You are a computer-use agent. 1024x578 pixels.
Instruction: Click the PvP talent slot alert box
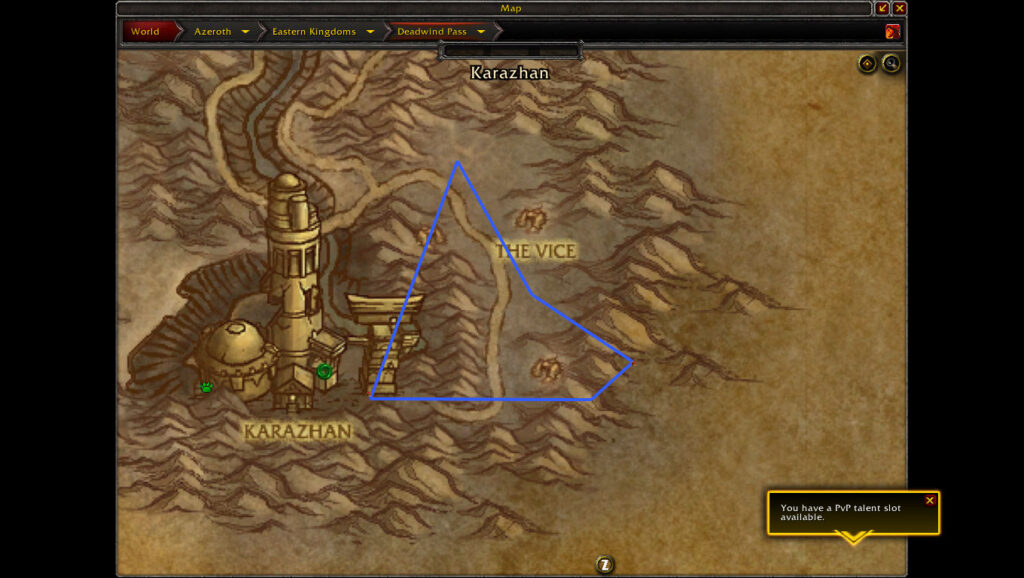845,513
